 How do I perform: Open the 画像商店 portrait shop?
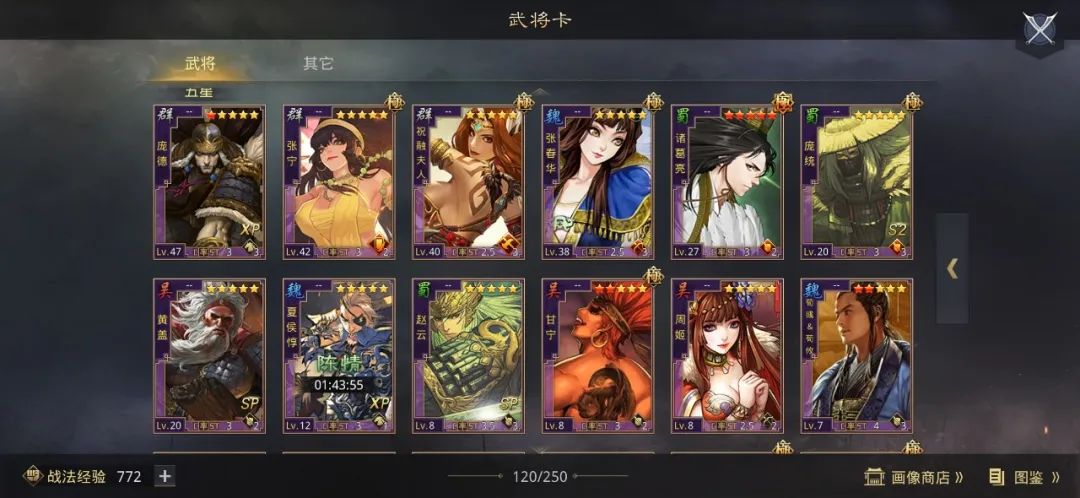point(914,477)
